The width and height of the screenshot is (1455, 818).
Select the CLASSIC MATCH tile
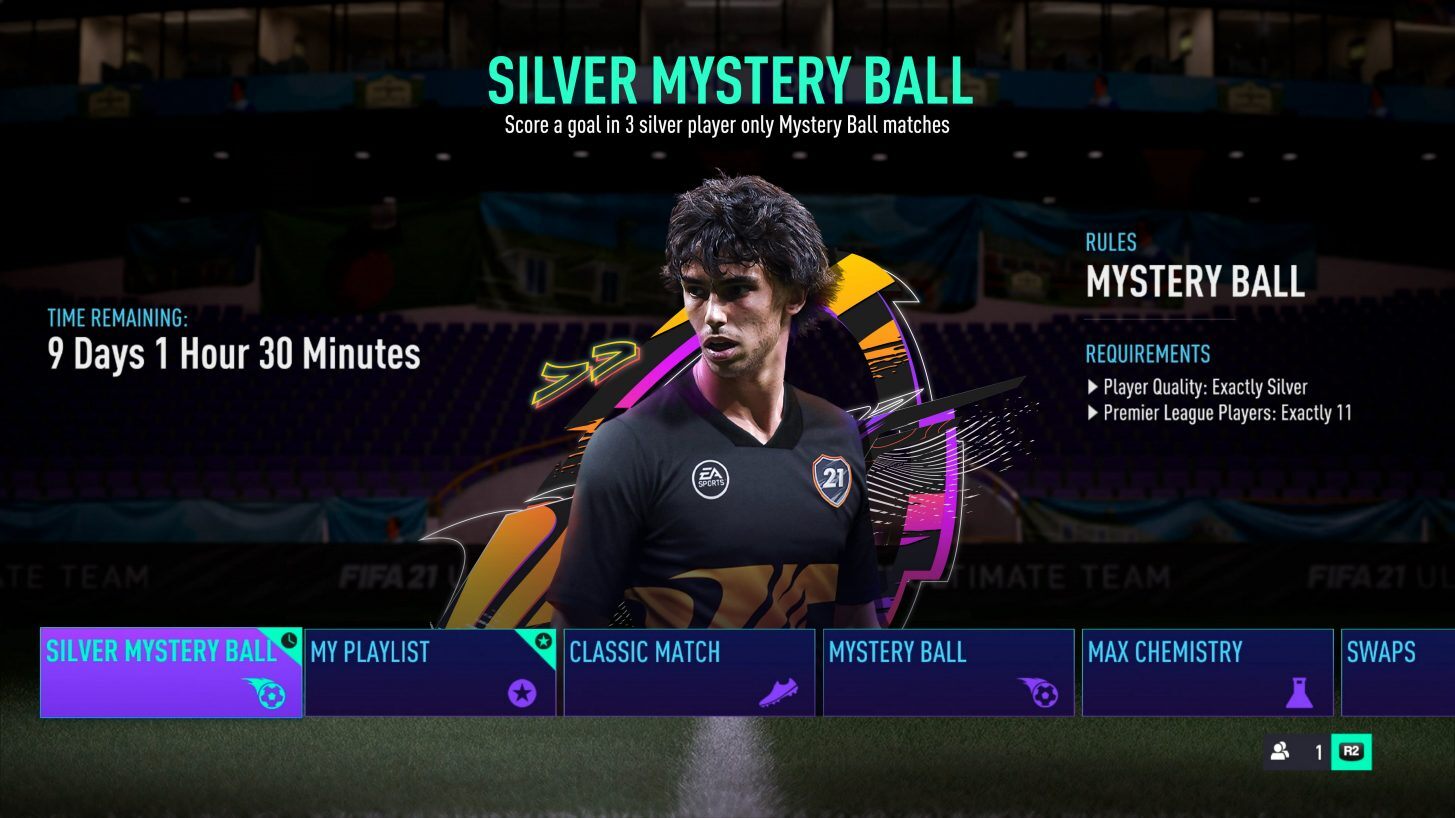coord(689,672)
